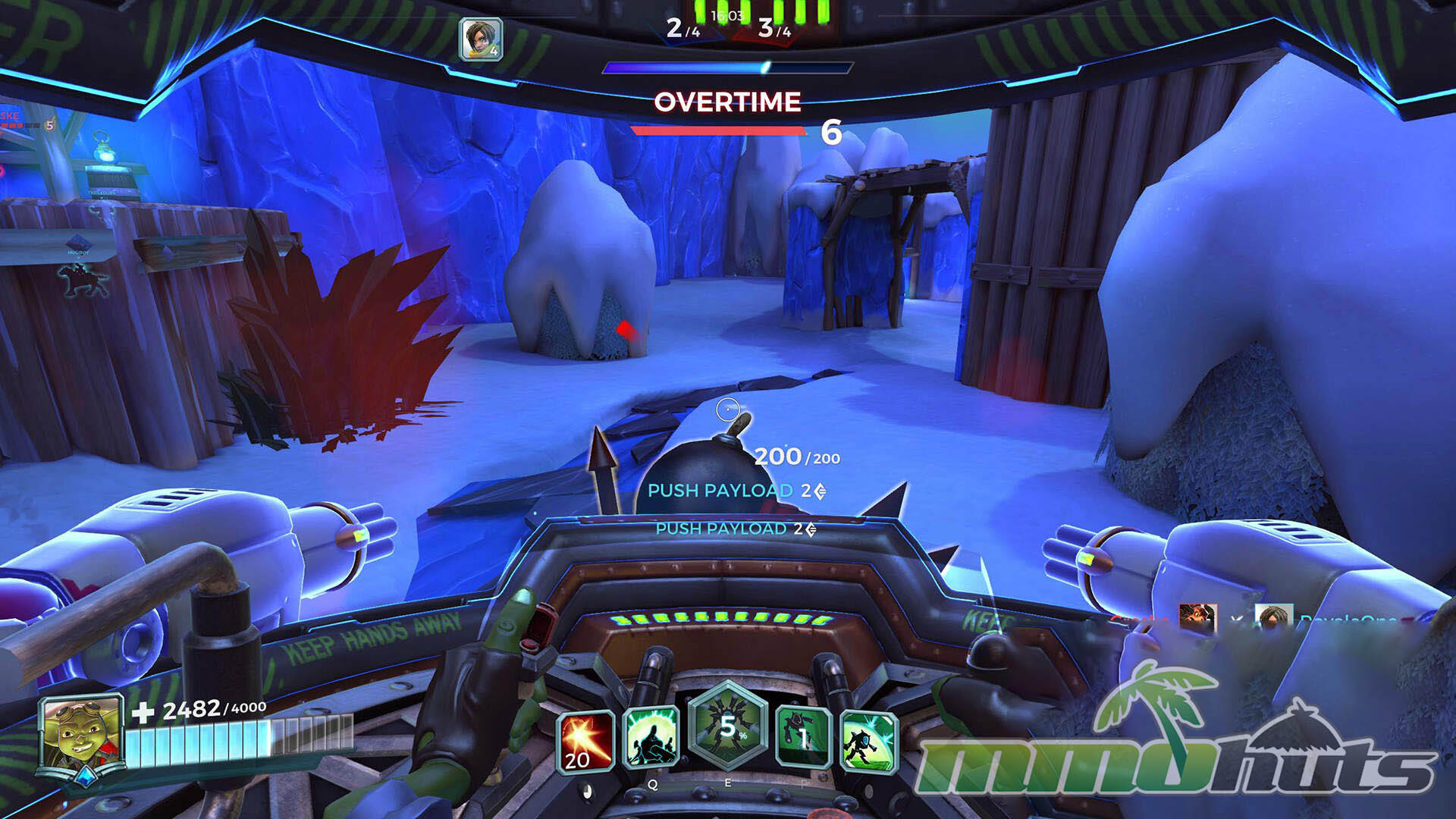Click the Overtime capture progress bar
1456x819 pixels.
[718, 131]
